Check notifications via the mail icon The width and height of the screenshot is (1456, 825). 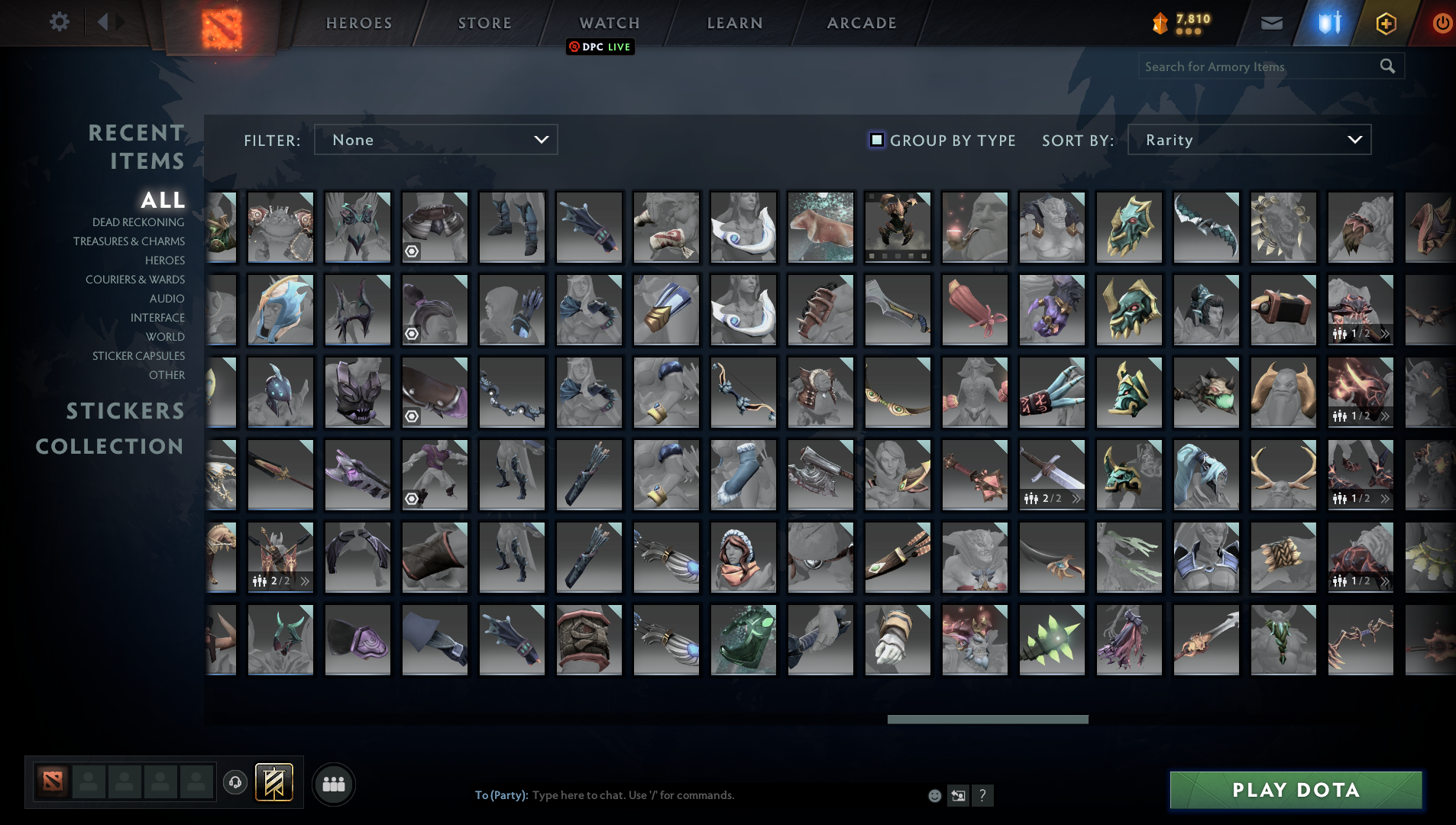point(1271,22)
